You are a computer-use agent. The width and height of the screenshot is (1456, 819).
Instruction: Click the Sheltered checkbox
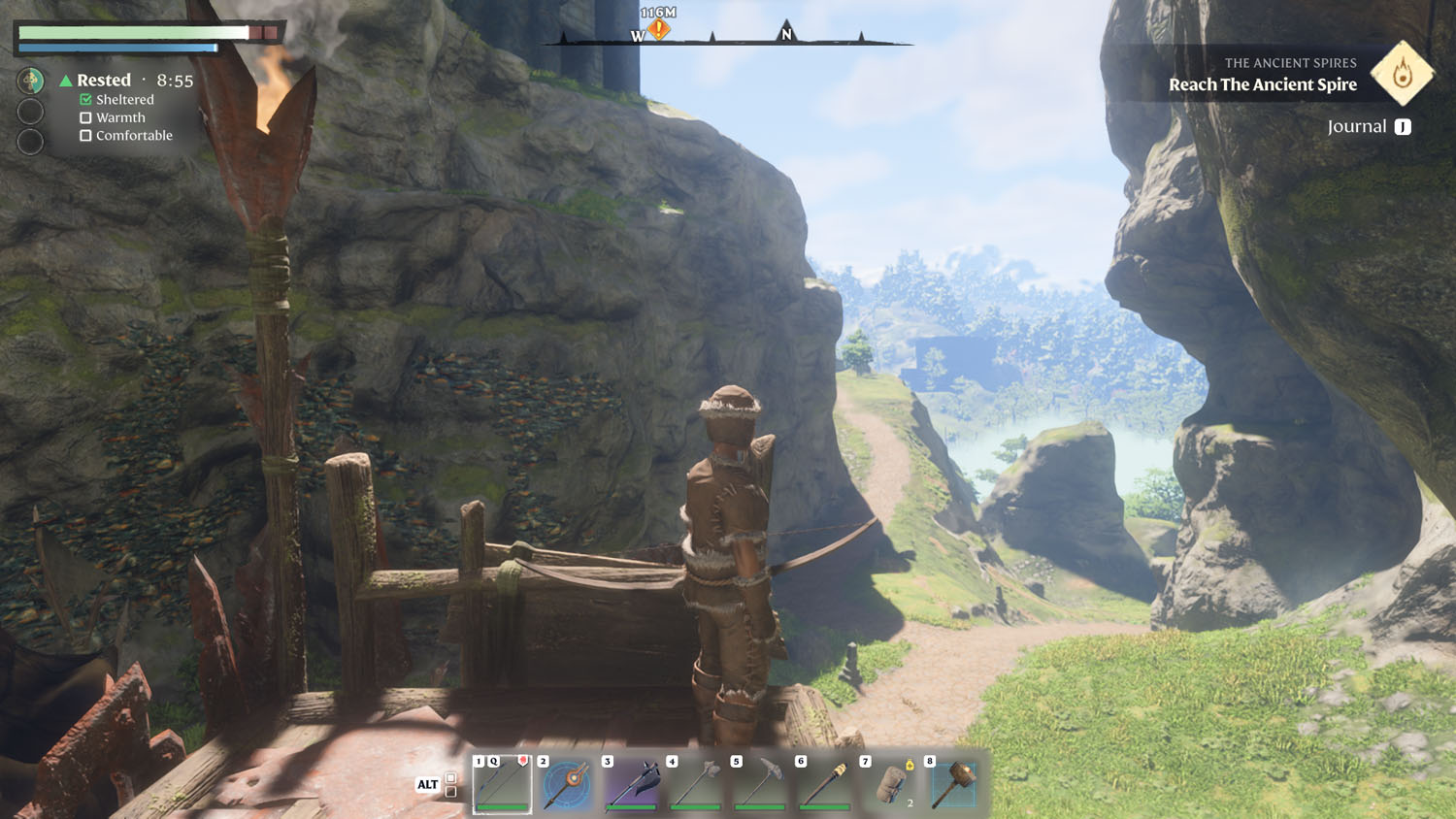86,100
